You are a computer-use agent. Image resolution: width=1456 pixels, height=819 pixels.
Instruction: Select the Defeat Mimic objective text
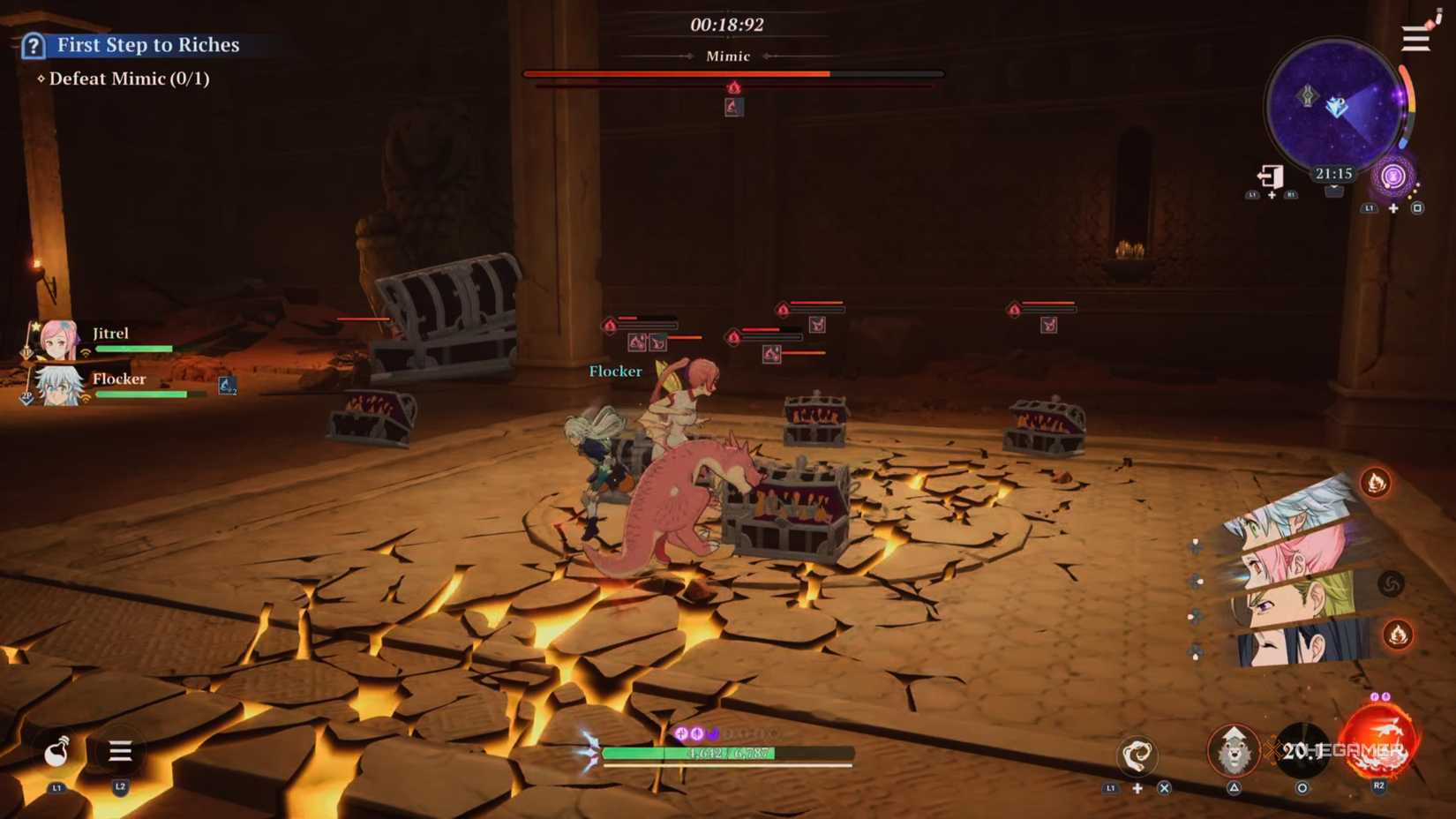[129, 79]
